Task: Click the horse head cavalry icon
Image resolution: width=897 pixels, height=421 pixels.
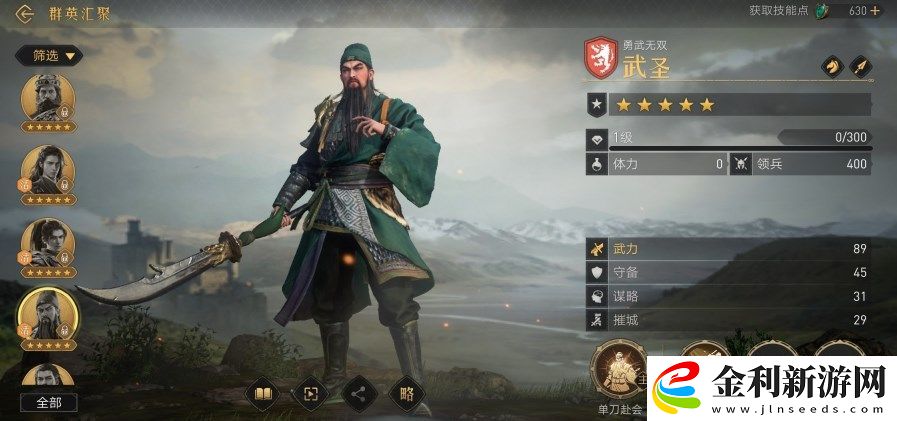Action: click(x=831, y=65)
